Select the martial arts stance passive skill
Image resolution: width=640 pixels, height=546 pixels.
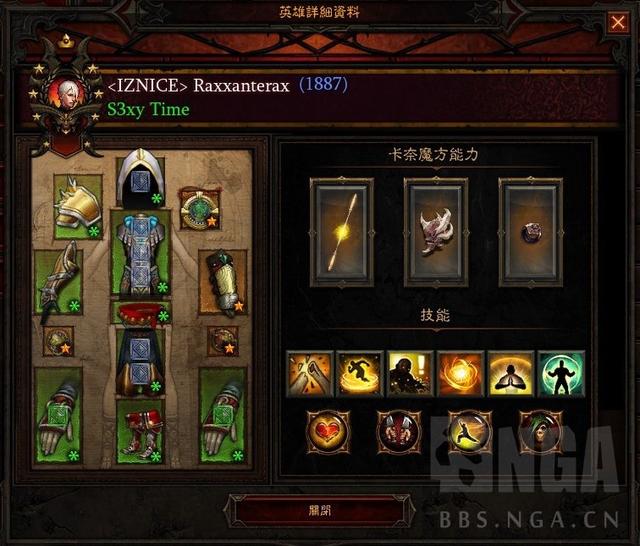(470, 432)
